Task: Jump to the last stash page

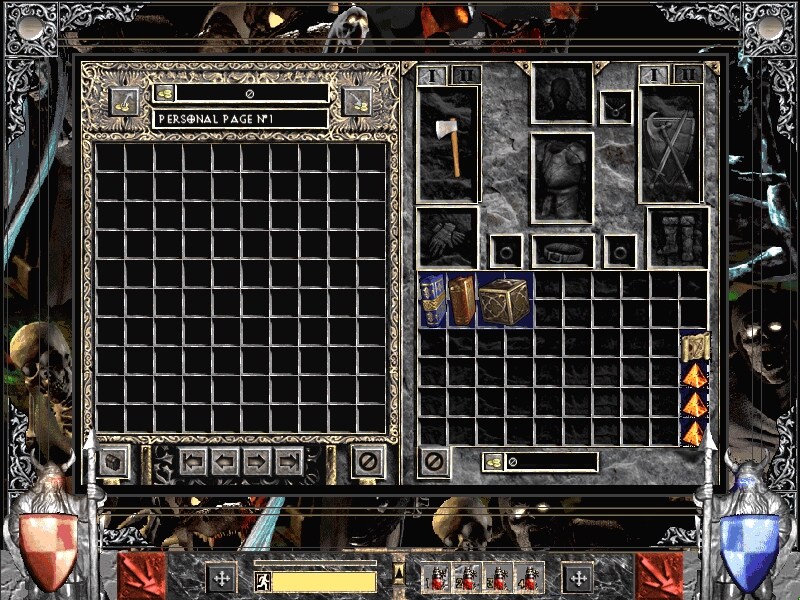Action: [x=289, y=461]
